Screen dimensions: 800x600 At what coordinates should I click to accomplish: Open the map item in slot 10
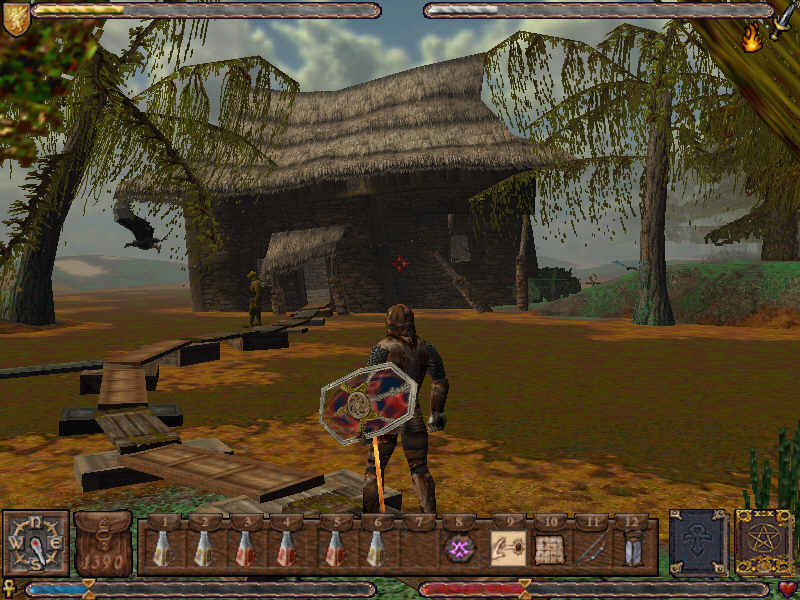coord(549,548)
